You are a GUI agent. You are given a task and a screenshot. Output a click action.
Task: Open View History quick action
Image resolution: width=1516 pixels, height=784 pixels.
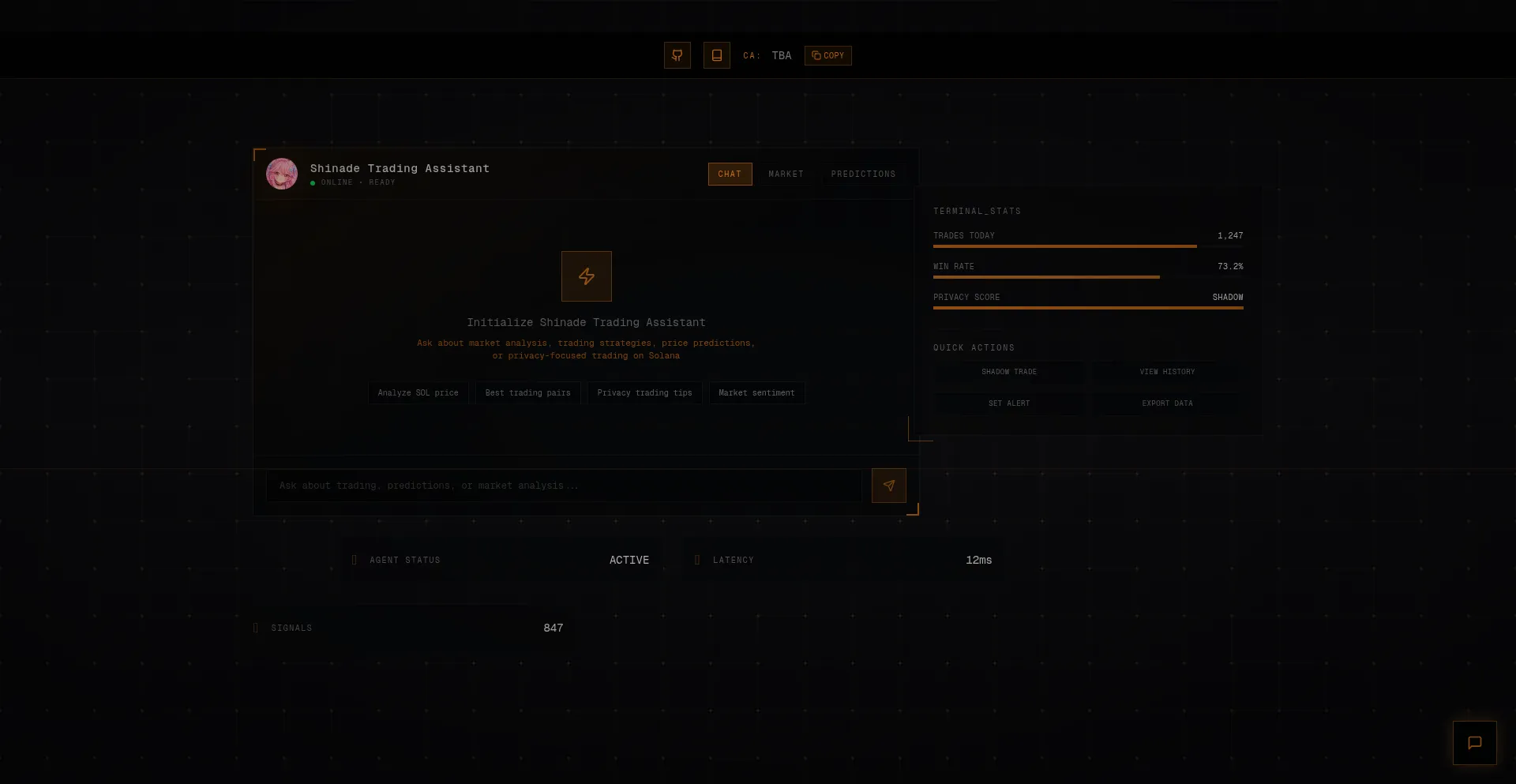click(x=1167, y=372)
